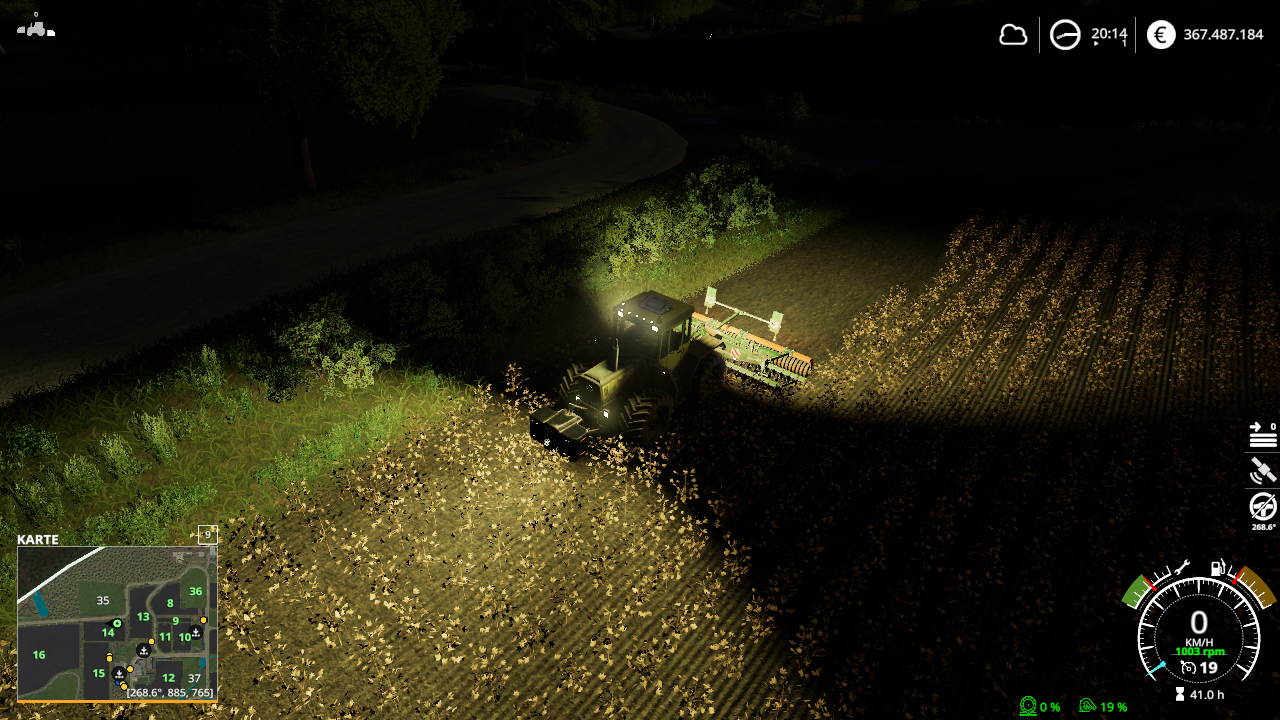Viewport: 1280px width, 720px height.
Task: Toggle the GPS satellite icon
Action: [1262, 470]
